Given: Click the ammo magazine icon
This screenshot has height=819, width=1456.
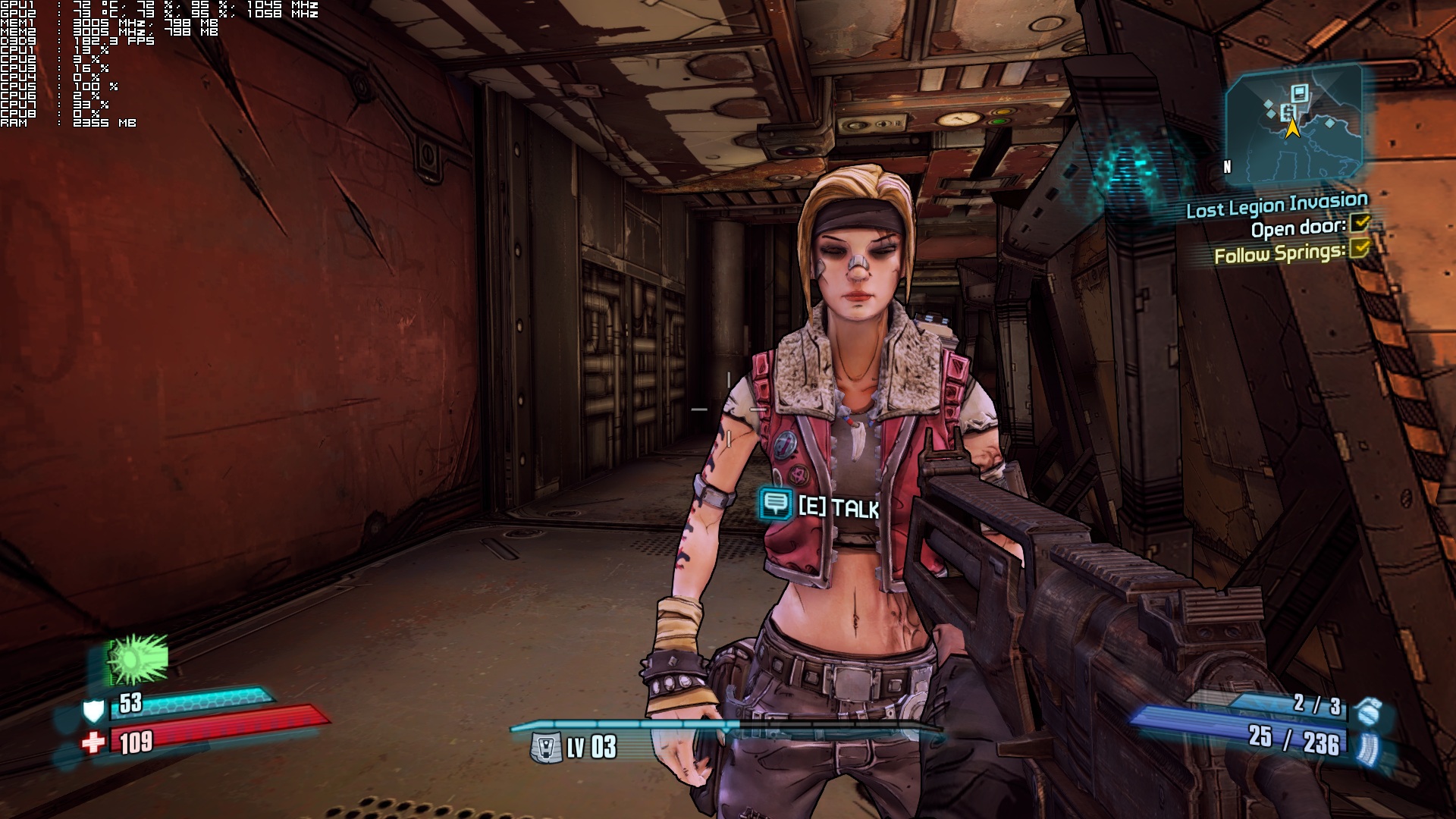Looking at the screenshot, I should pos(1370,748).
